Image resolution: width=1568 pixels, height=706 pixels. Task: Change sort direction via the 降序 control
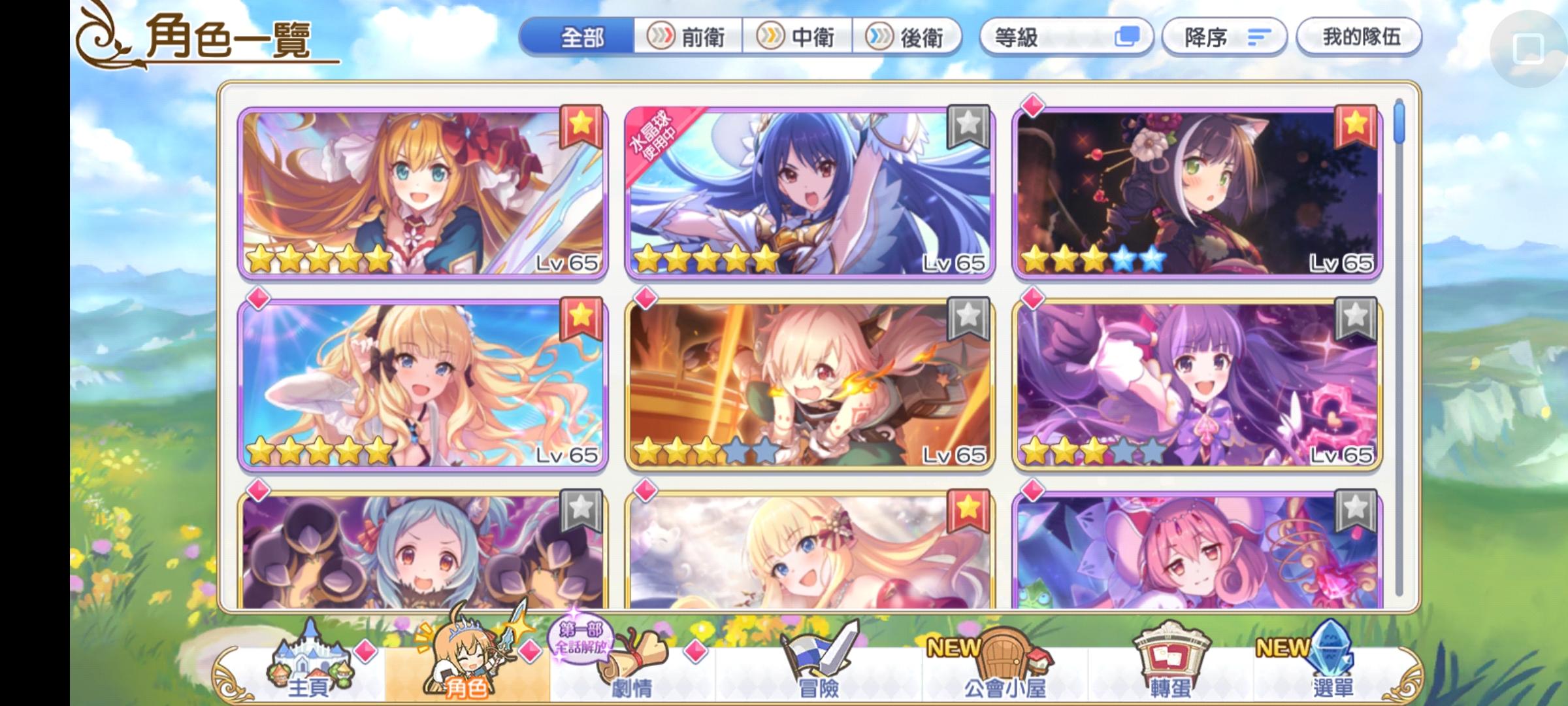point(1224,37)
